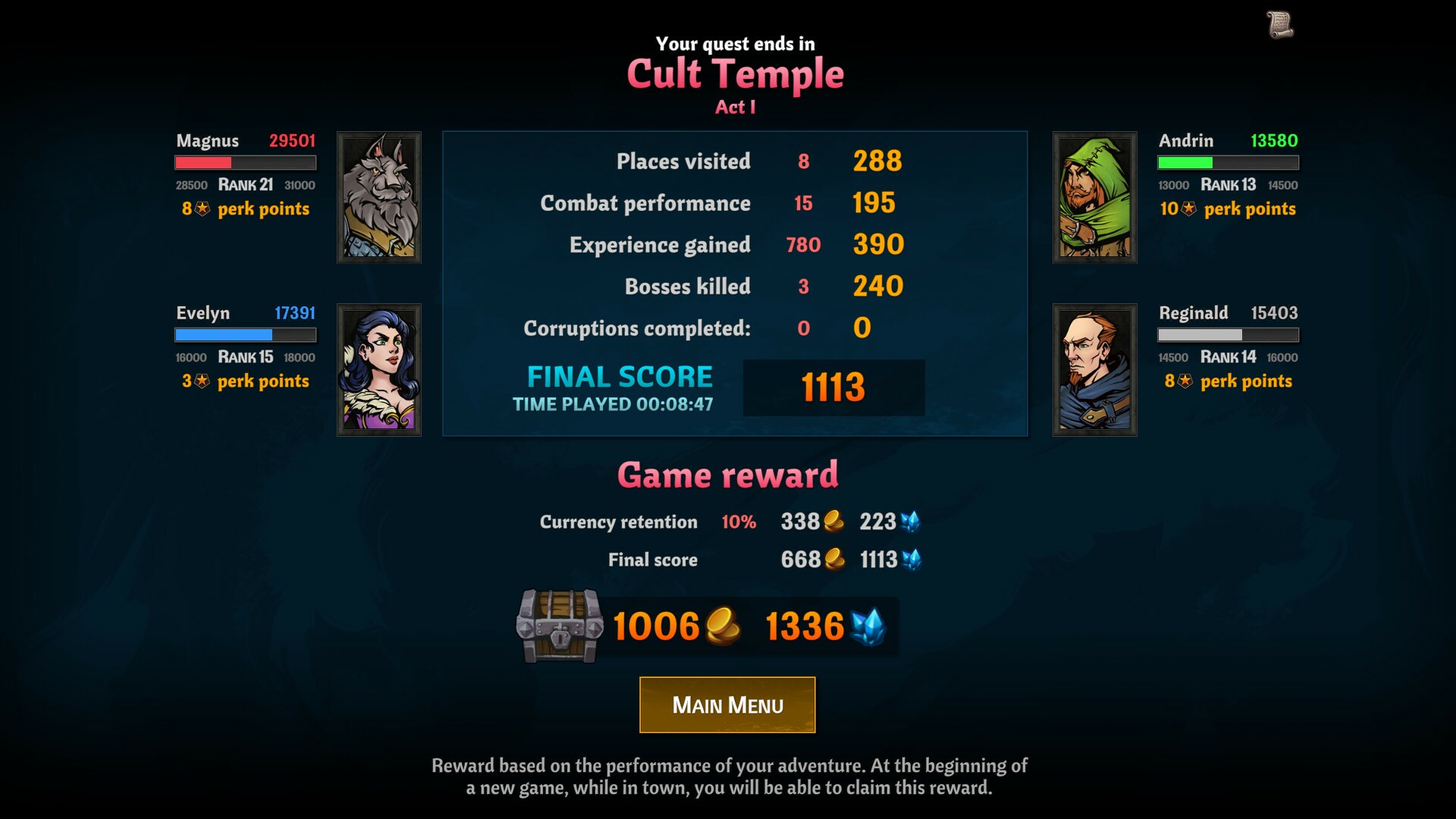Click the Bosses killed stat row
This screenshot has width=1456, height=819.
686,287
